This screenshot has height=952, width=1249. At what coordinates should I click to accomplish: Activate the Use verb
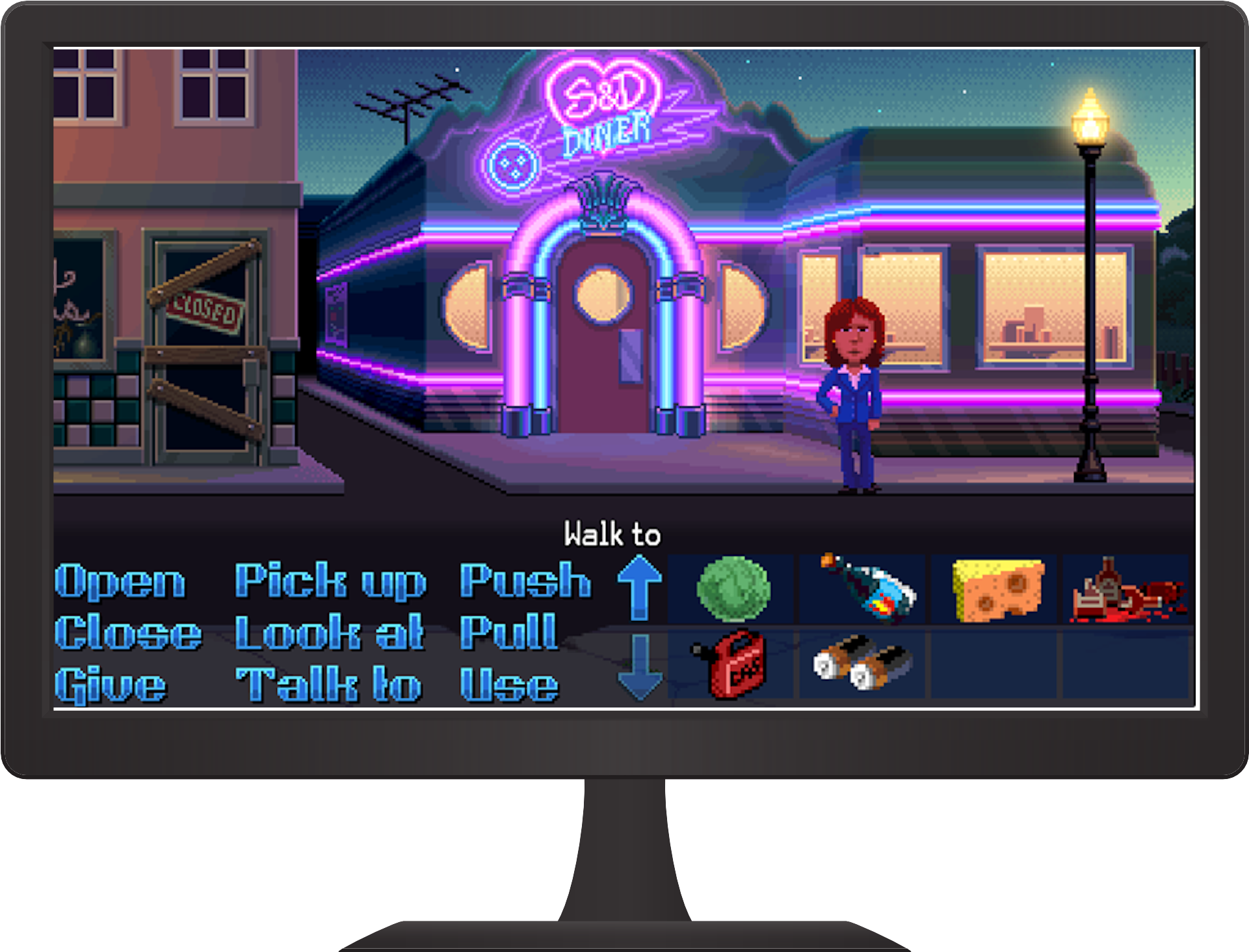(509, 686)
